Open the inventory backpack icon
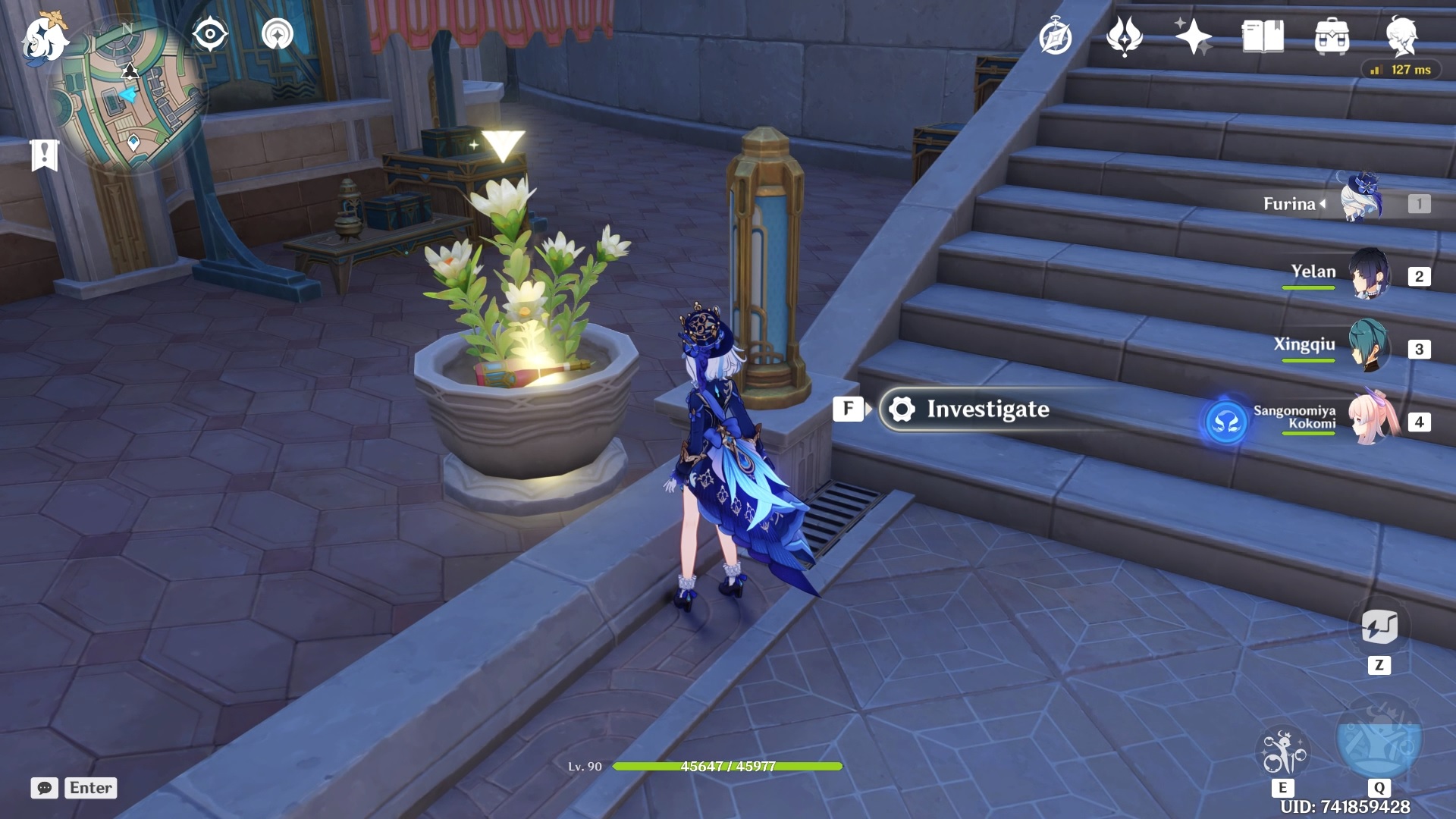The height and width of the screenshot is (819, 1456). point(1332,36)
